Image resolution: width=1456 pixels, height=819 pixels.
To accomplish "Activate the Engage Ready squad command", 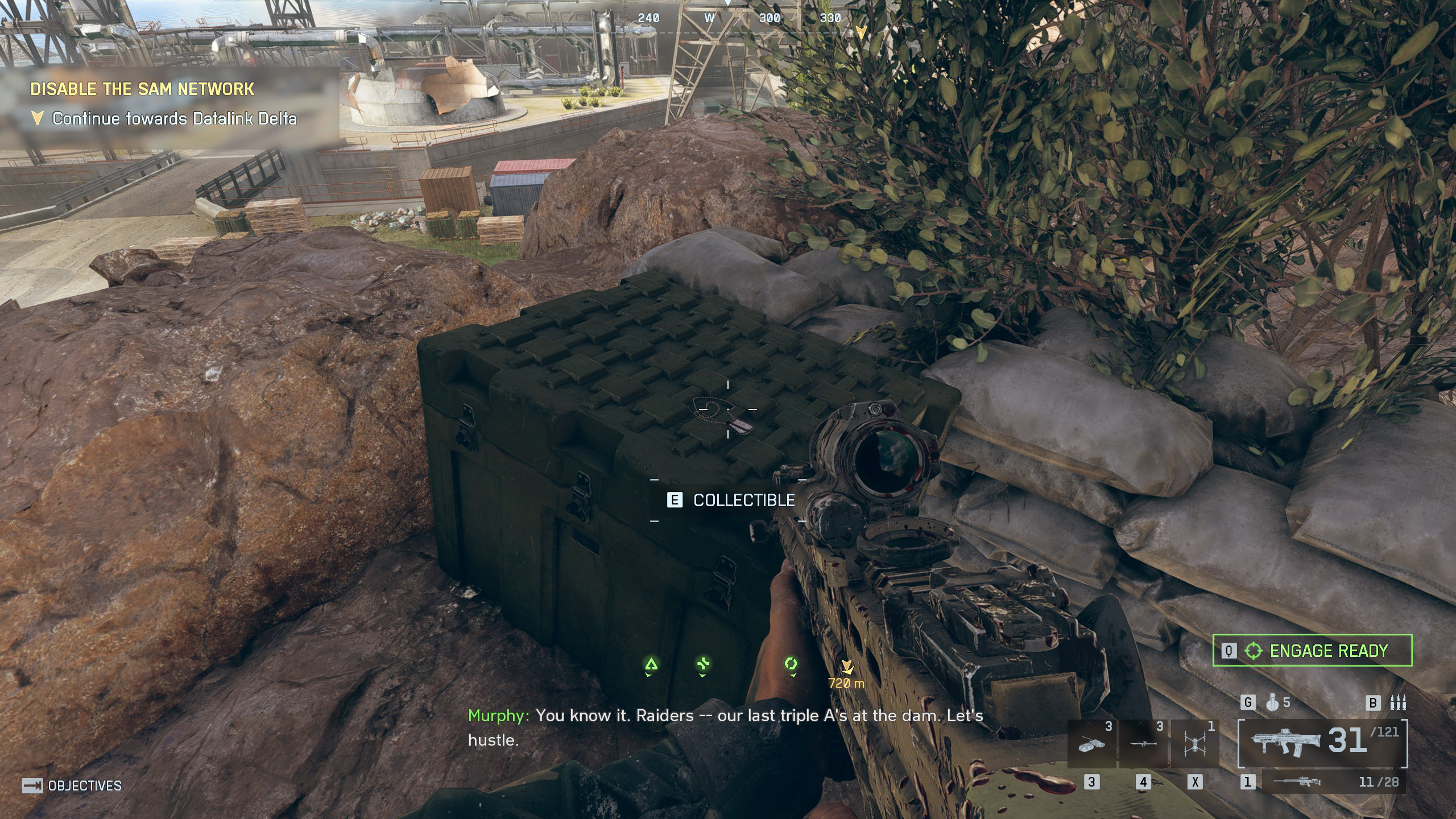I will (x=1313, y=651).
